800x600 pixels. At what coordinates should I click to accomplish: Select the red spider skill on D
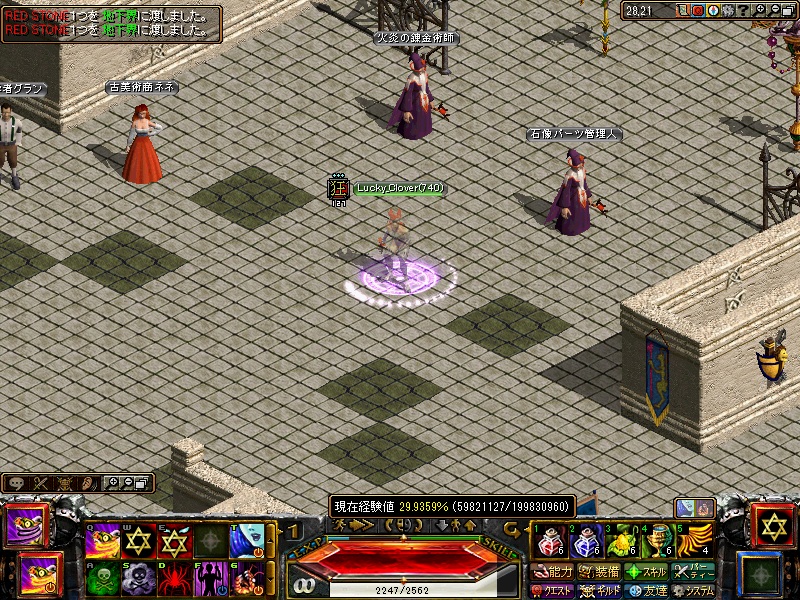175,578
